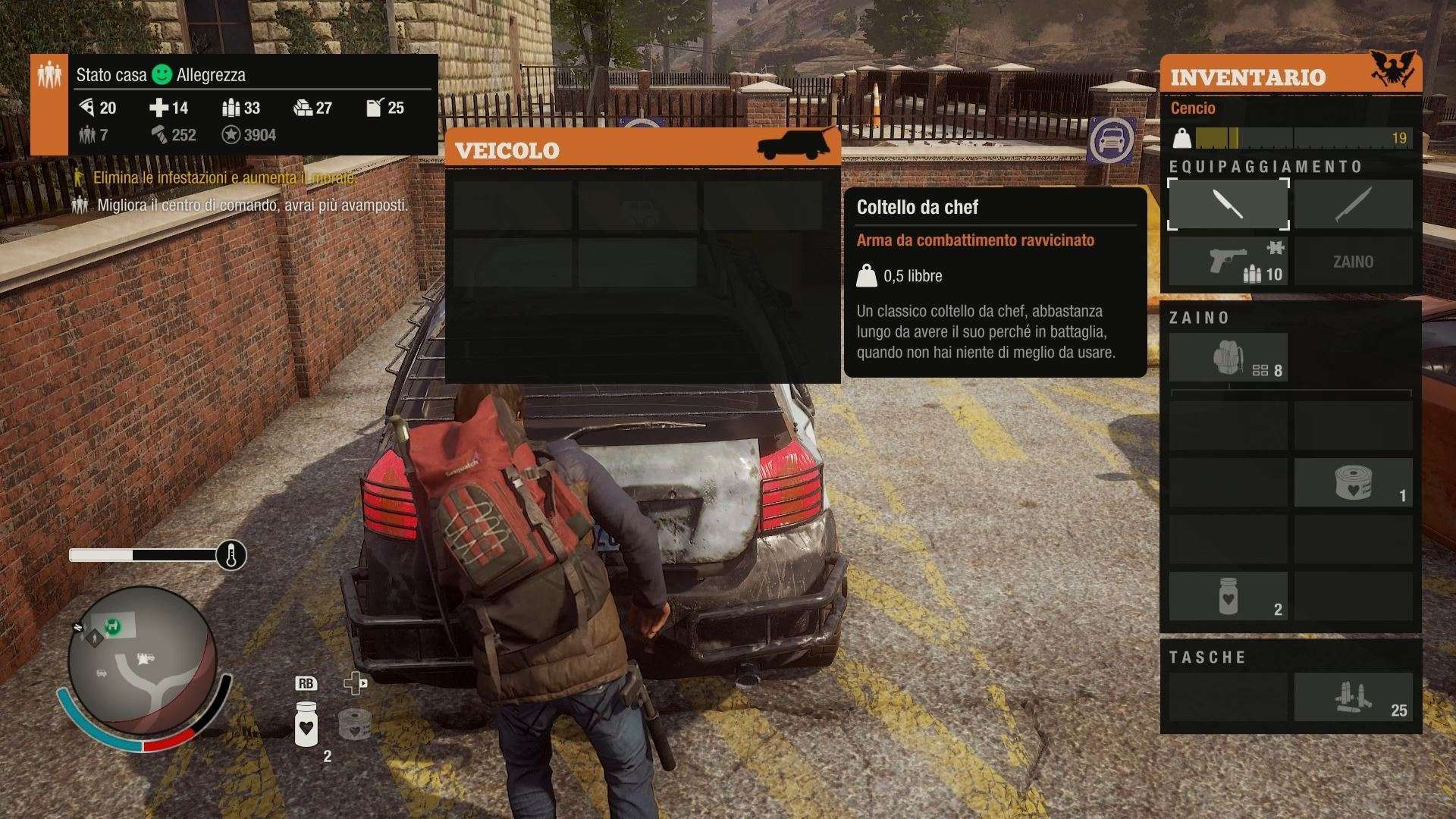
Task: Choose the pistol equipment slot
Action: 1228,262
